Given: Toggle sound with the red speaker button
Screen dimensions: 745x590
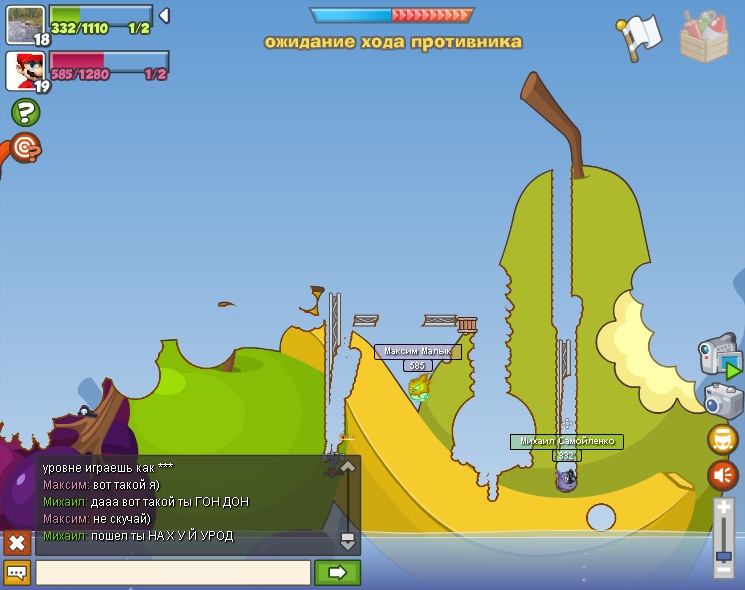Looking at the screenshot, I should point(722,475).
